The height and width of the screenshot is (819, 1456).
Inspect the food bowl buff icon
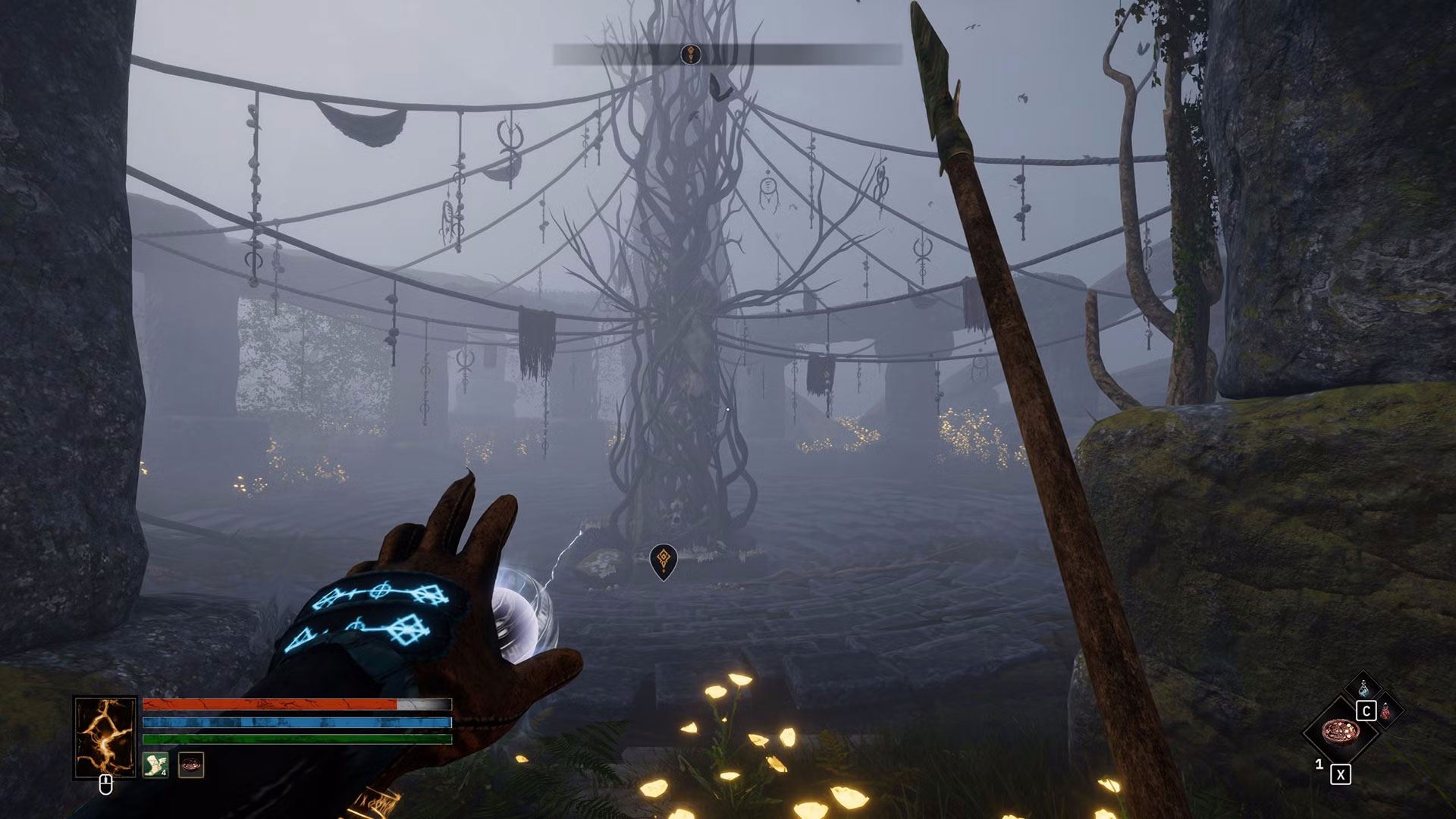[x=190, y=765]
